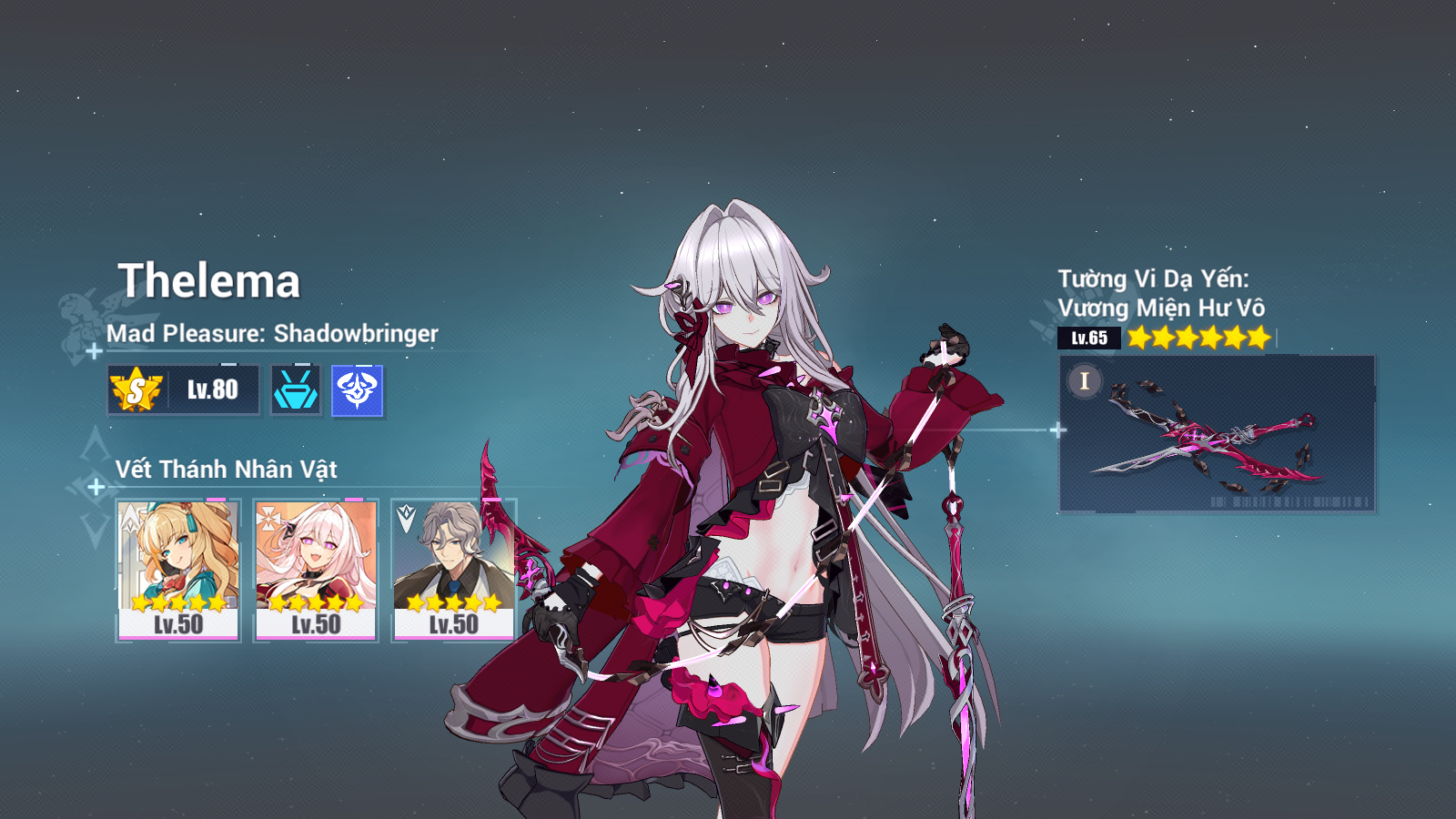
Task: Click the Thelema character name
Action: coord(212,282)
